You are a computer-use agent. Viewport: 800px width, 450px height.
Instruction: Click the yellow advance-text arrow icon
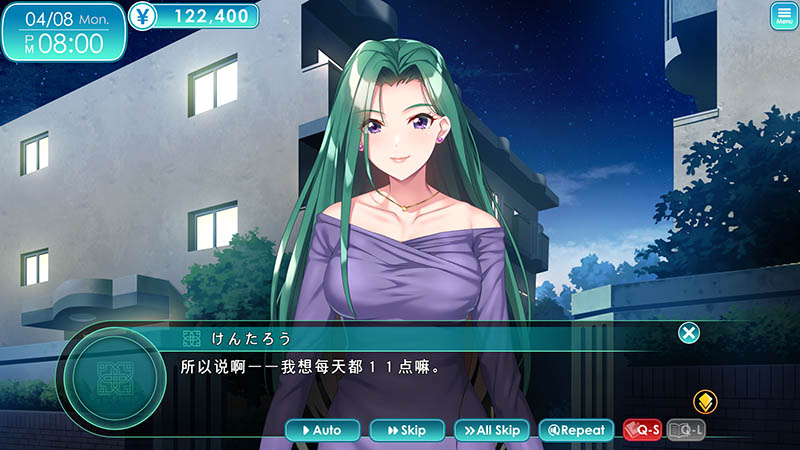[706, 403]
